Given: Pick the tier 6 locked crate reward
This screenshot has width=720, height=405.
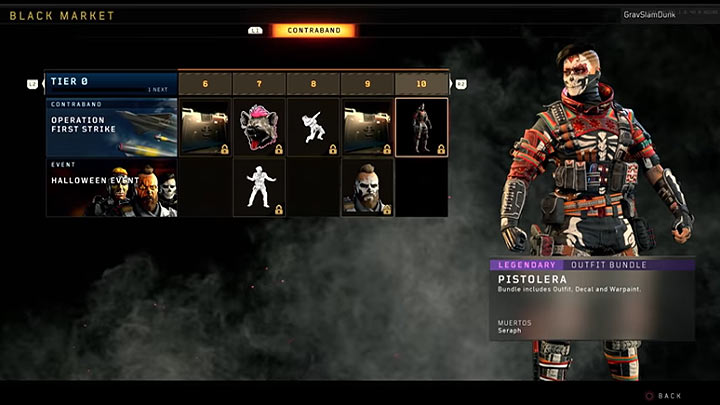Looking at the screenshot, I should point(205,127).
